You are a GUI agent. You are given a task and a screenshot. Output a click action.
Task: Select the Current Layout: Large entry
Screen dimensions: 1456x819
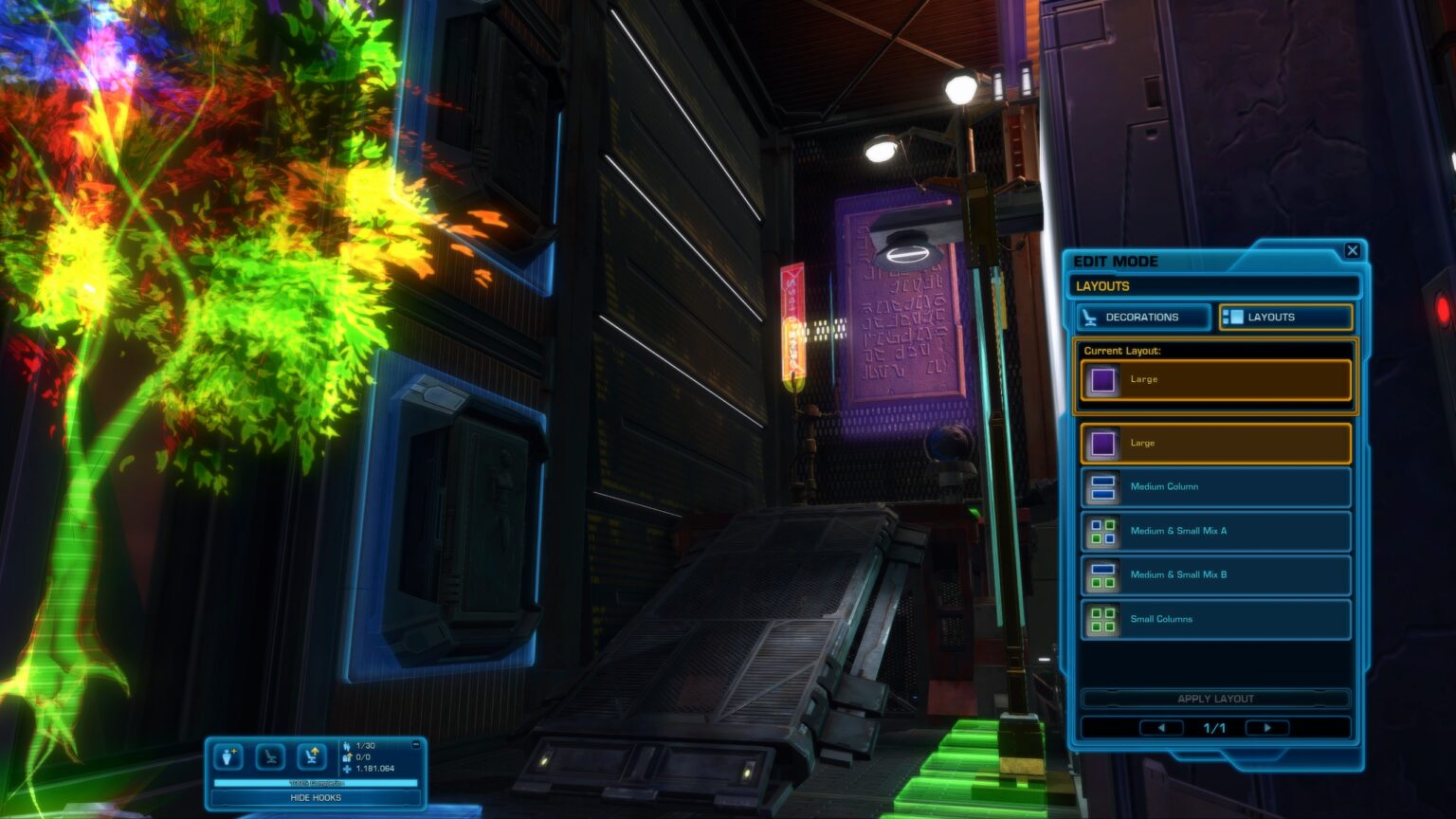click(1214, 378)
